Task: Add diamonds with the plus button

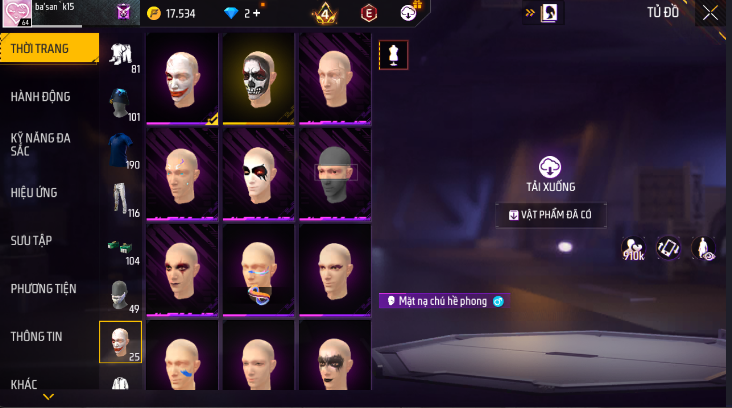Action: [257, 14]
